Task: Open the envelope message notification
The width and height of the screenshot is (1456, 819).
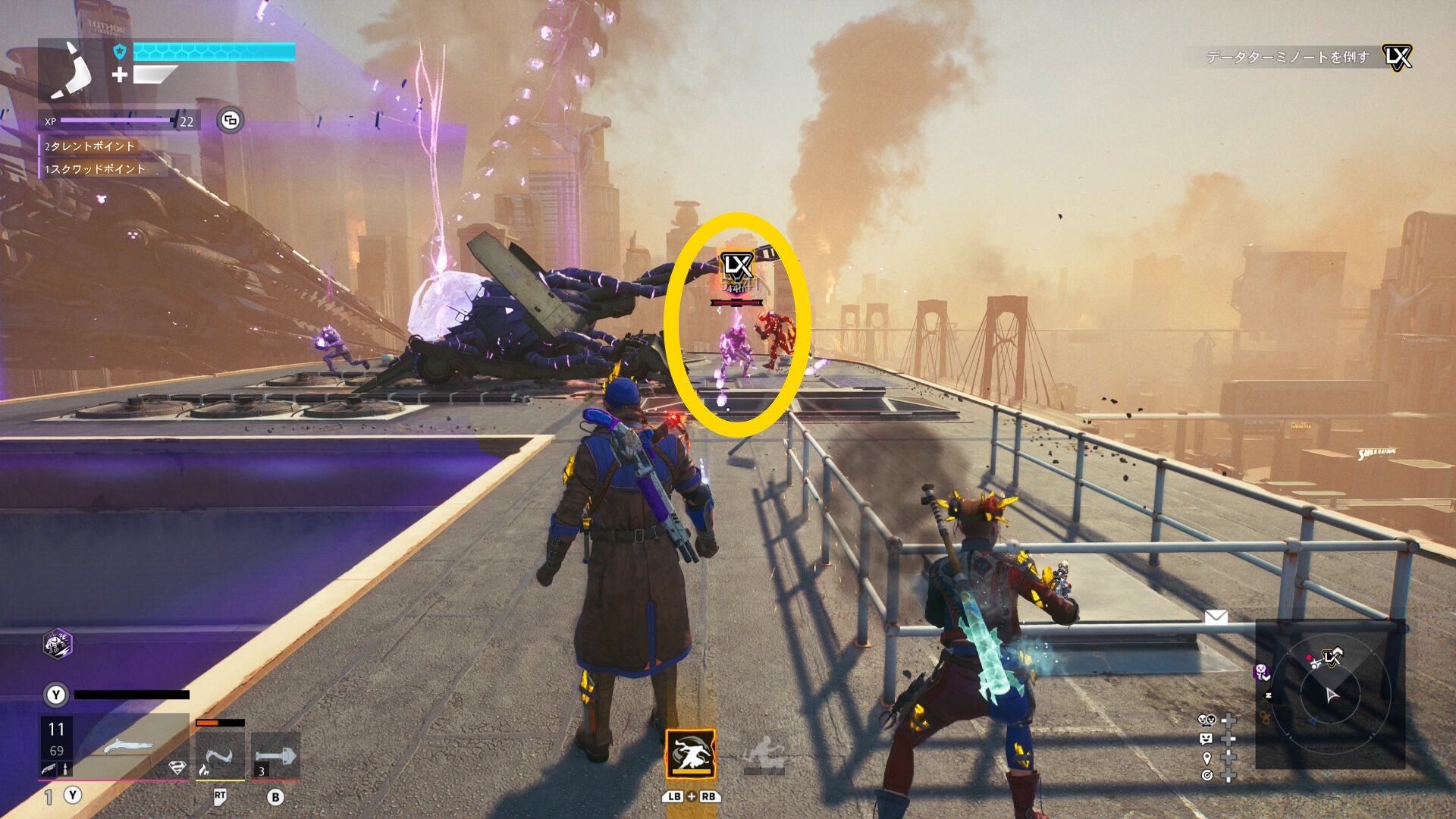Action: click(1216, 617)
